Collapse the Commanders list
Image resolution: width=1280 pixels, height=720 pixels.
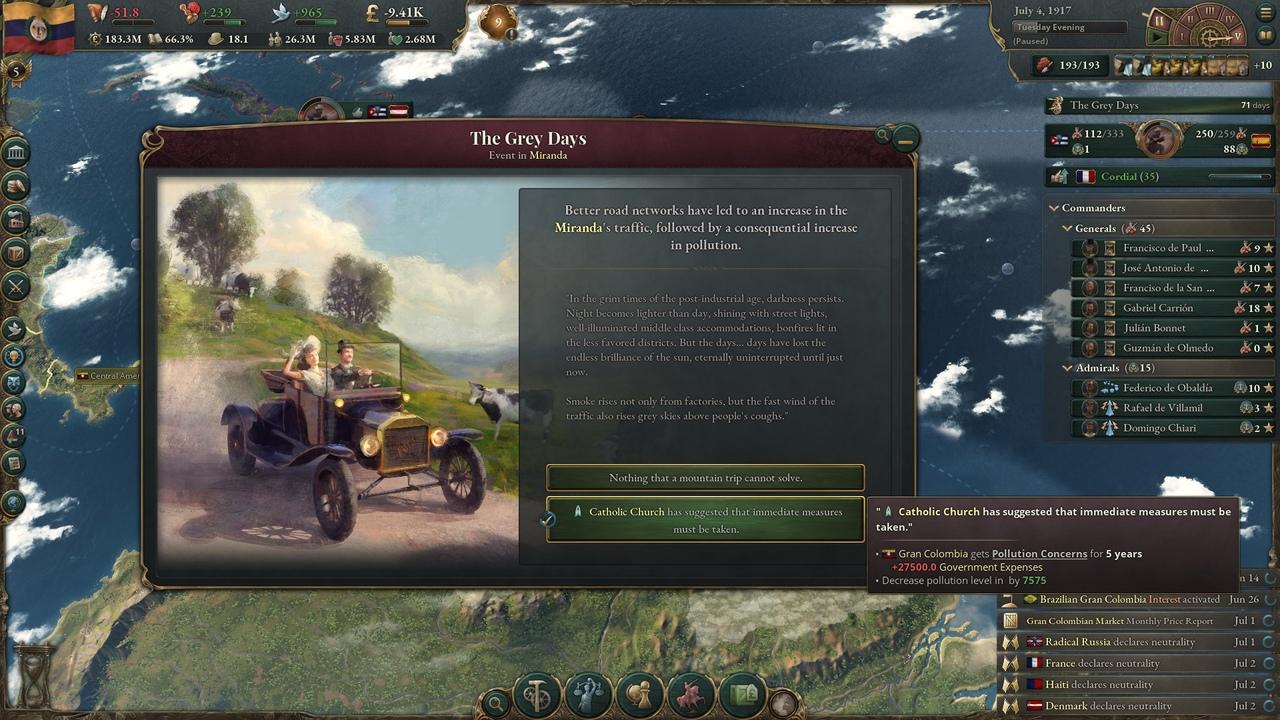coord(1054,208)
